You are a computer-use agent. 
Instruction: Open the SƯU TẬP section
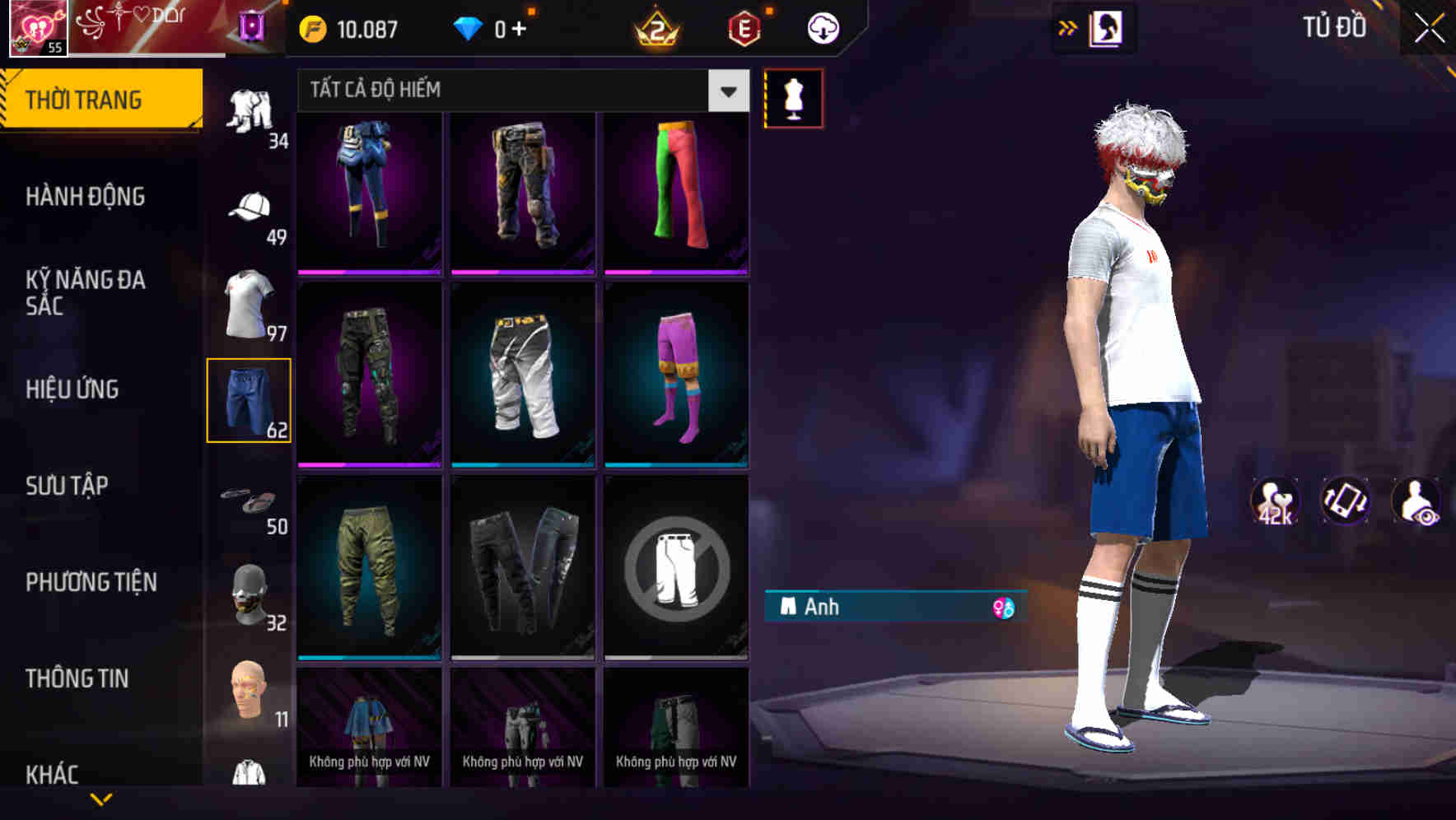(x=68, y=486)
